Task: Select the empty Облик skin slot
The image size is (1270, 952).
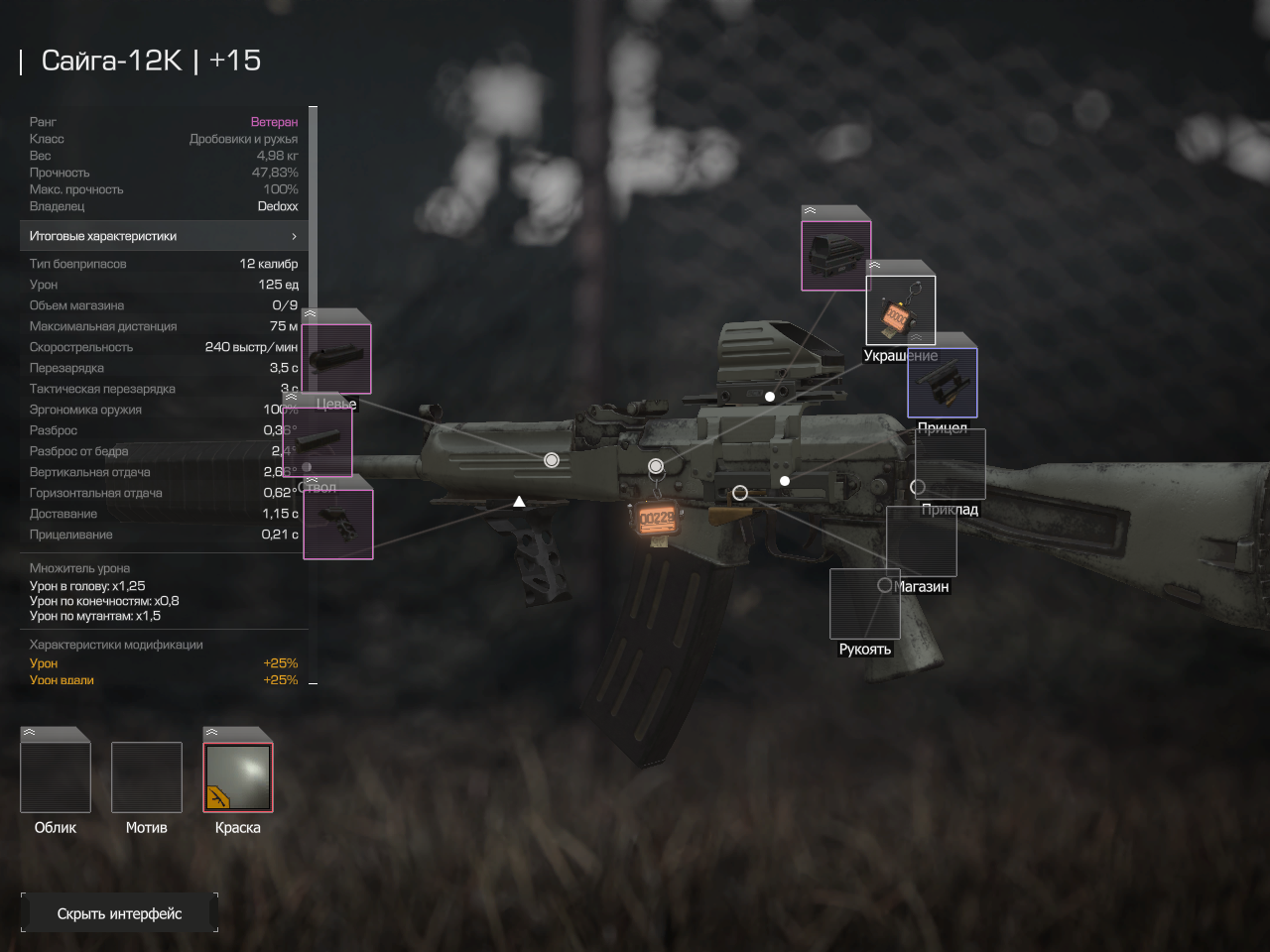Action: coord(56,776)
